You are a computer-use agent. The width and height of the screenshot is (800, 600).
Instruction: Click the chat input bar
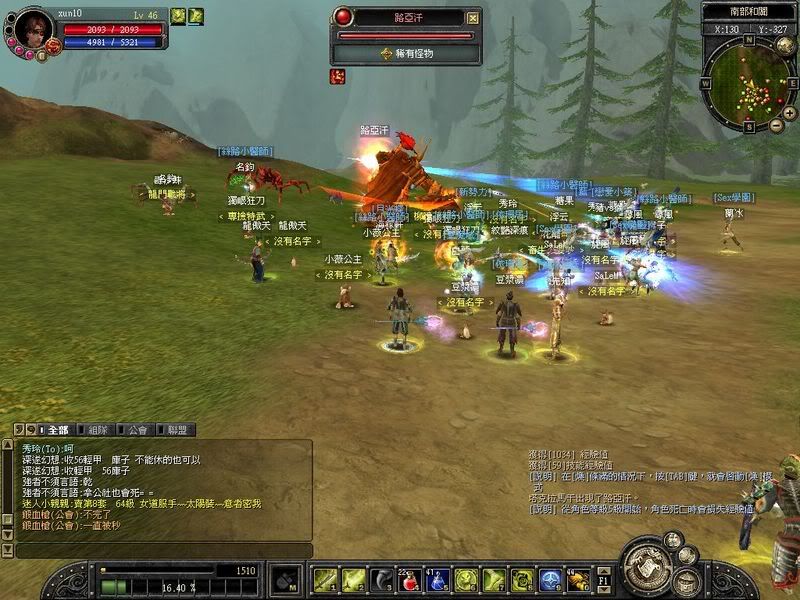click(160, 551)
